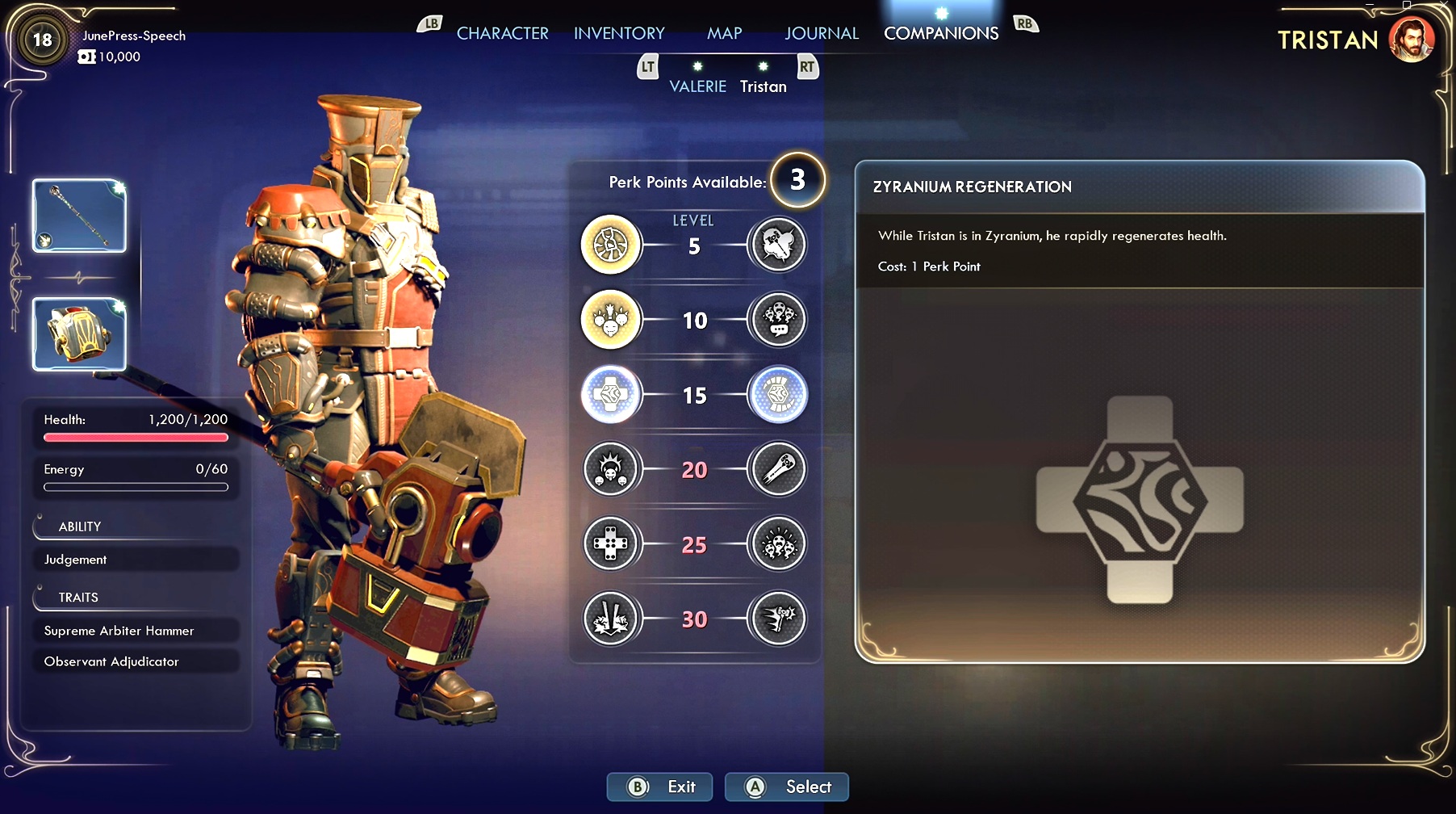Image resolution: width=1456 pixels, height=814 pixels.
Task: Switch to companion Valerie
Action: pos(697,86)
